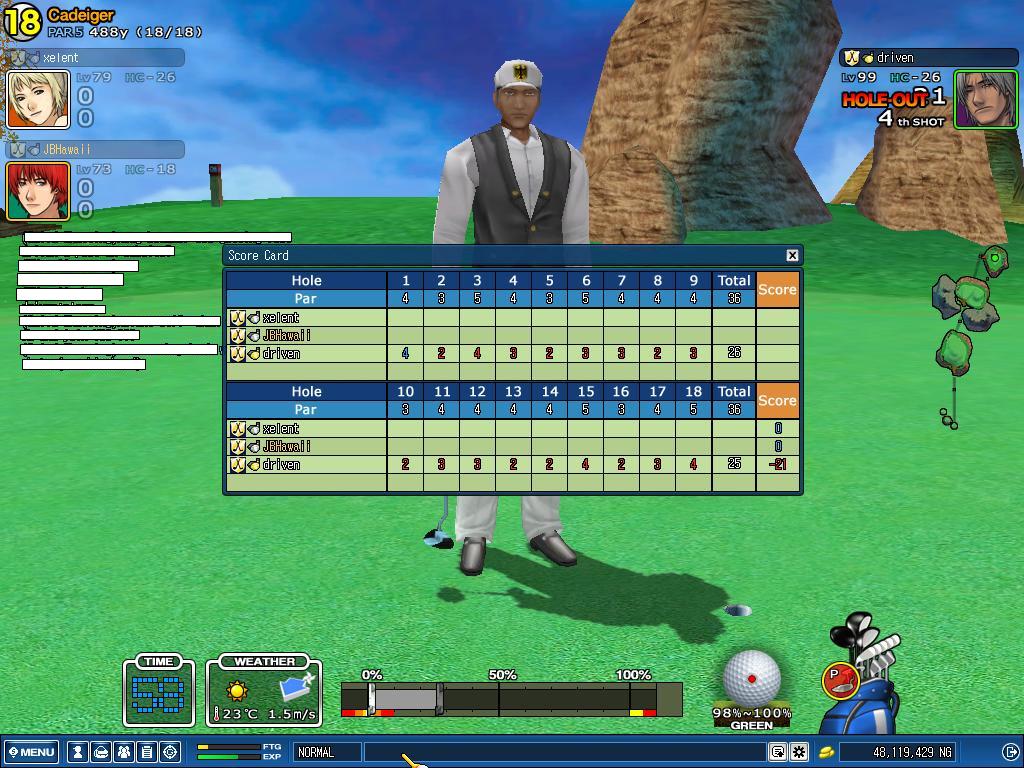Click the document list icon in toolbar
Image resolution: width=1024 pixels, height=768 pixels.
pyautogui.click(x=147, y=752)
